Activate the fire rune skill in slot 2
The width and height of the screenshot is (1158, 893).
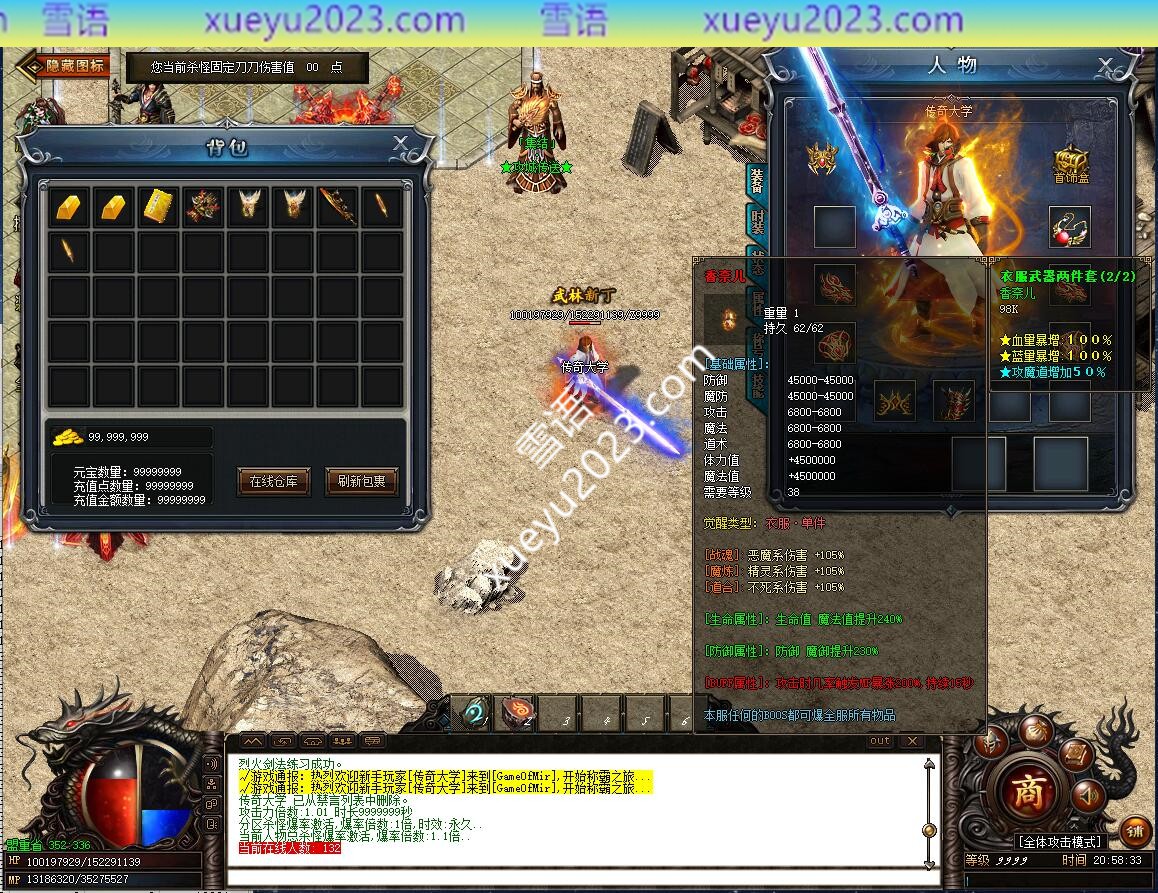517,713
